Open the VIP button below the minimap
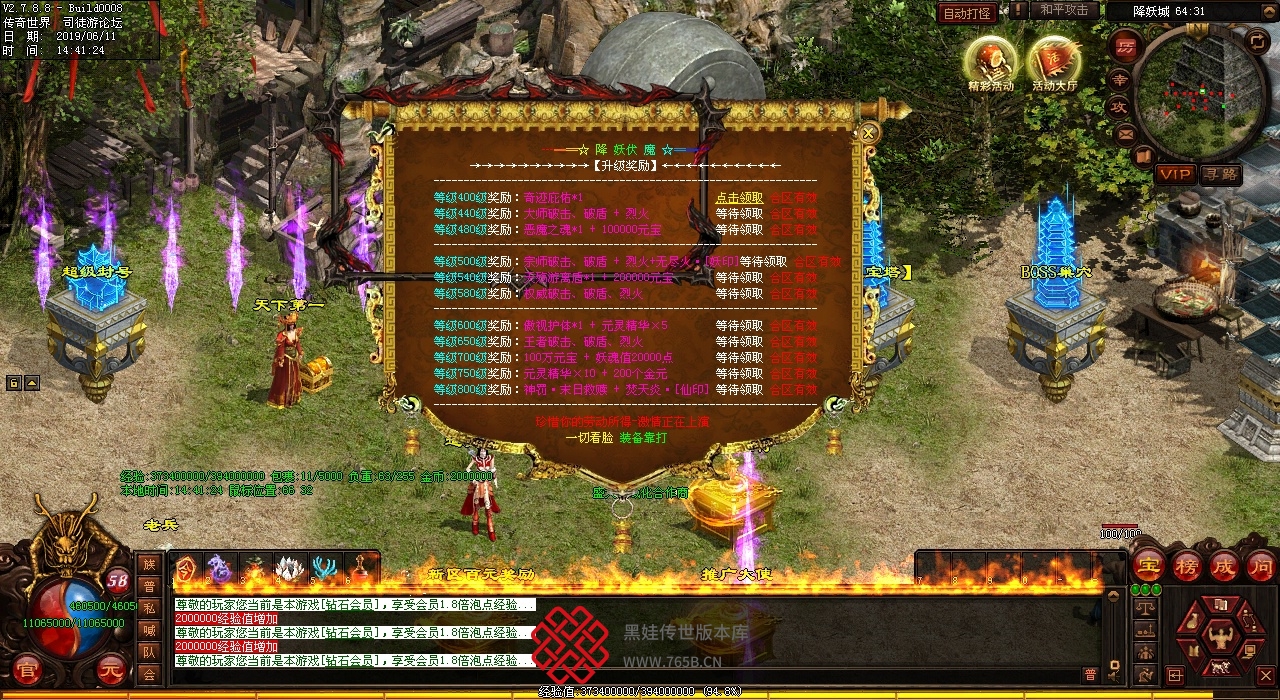The height and width of the screenshot is (700, 1280). (x=1174, y=174)
